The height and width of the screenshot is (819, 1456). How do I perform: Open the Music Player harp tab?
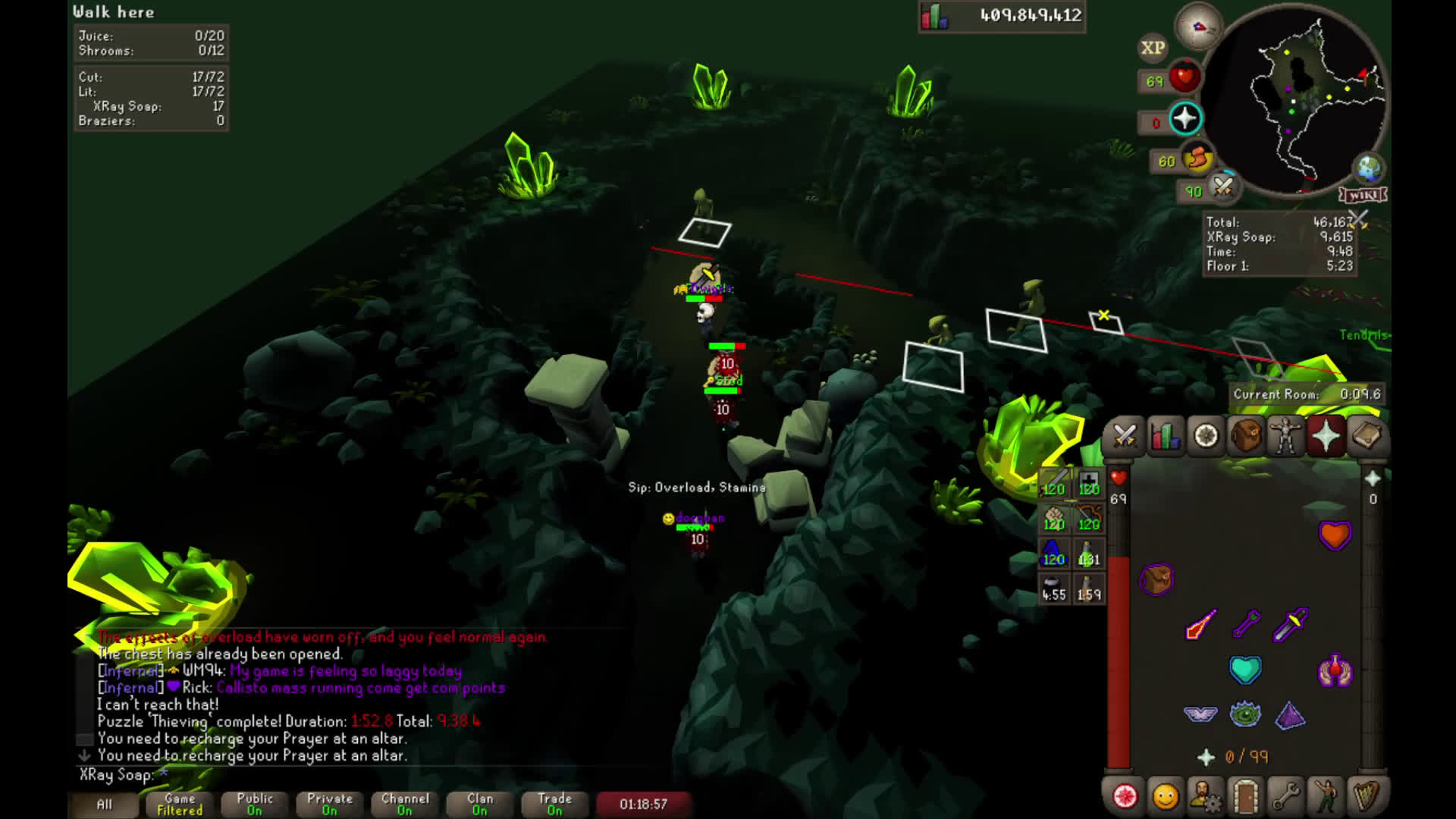[x=1367, y=796]
